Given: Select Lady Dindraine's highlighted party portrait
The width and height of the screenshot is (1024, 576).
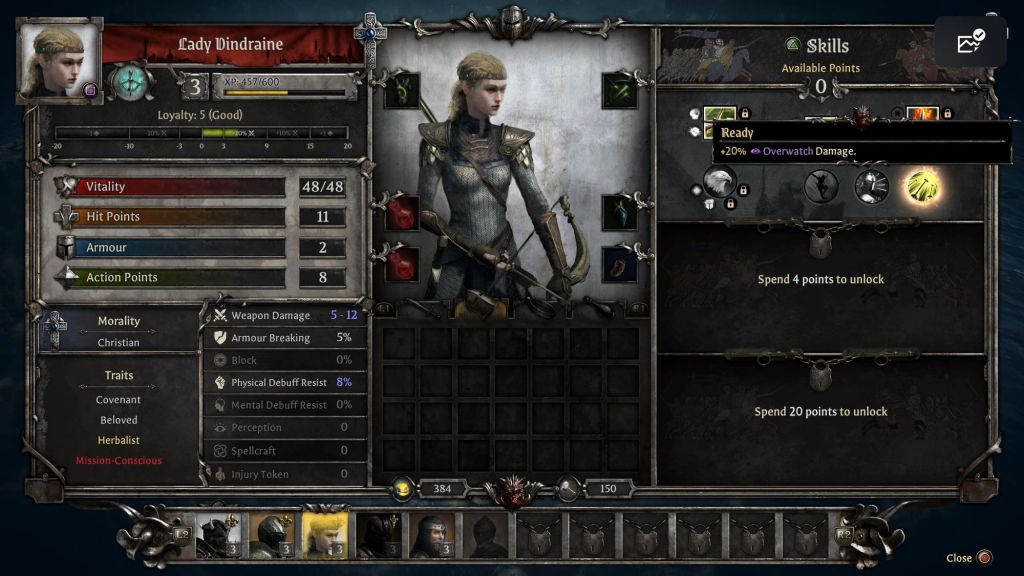Looking at the screenshot, I should coord(324,535).
